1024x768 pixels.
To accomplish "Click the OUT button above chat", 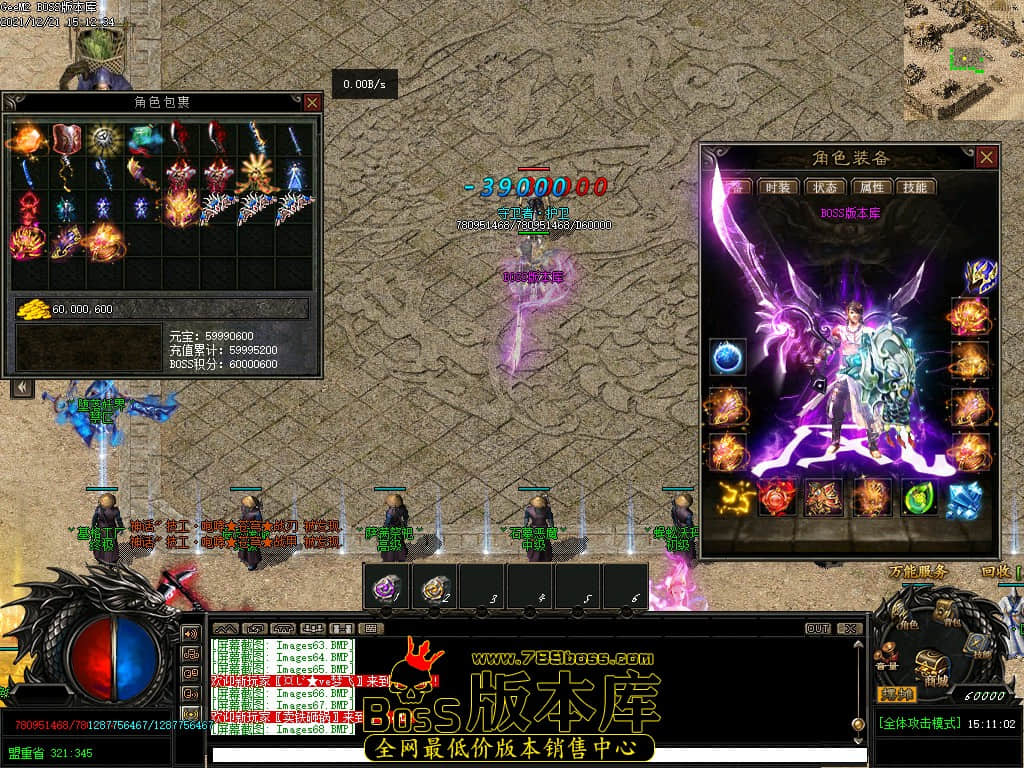I will (818, 629).
